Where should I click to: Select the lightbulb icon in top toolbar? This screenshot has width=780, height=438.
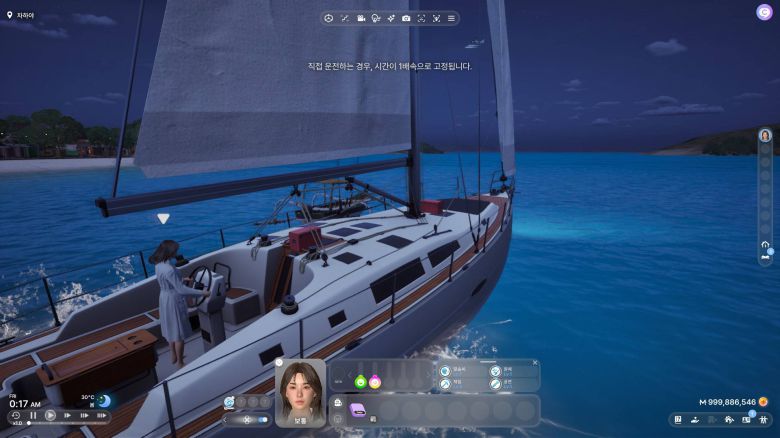click(x=375, y=18)
